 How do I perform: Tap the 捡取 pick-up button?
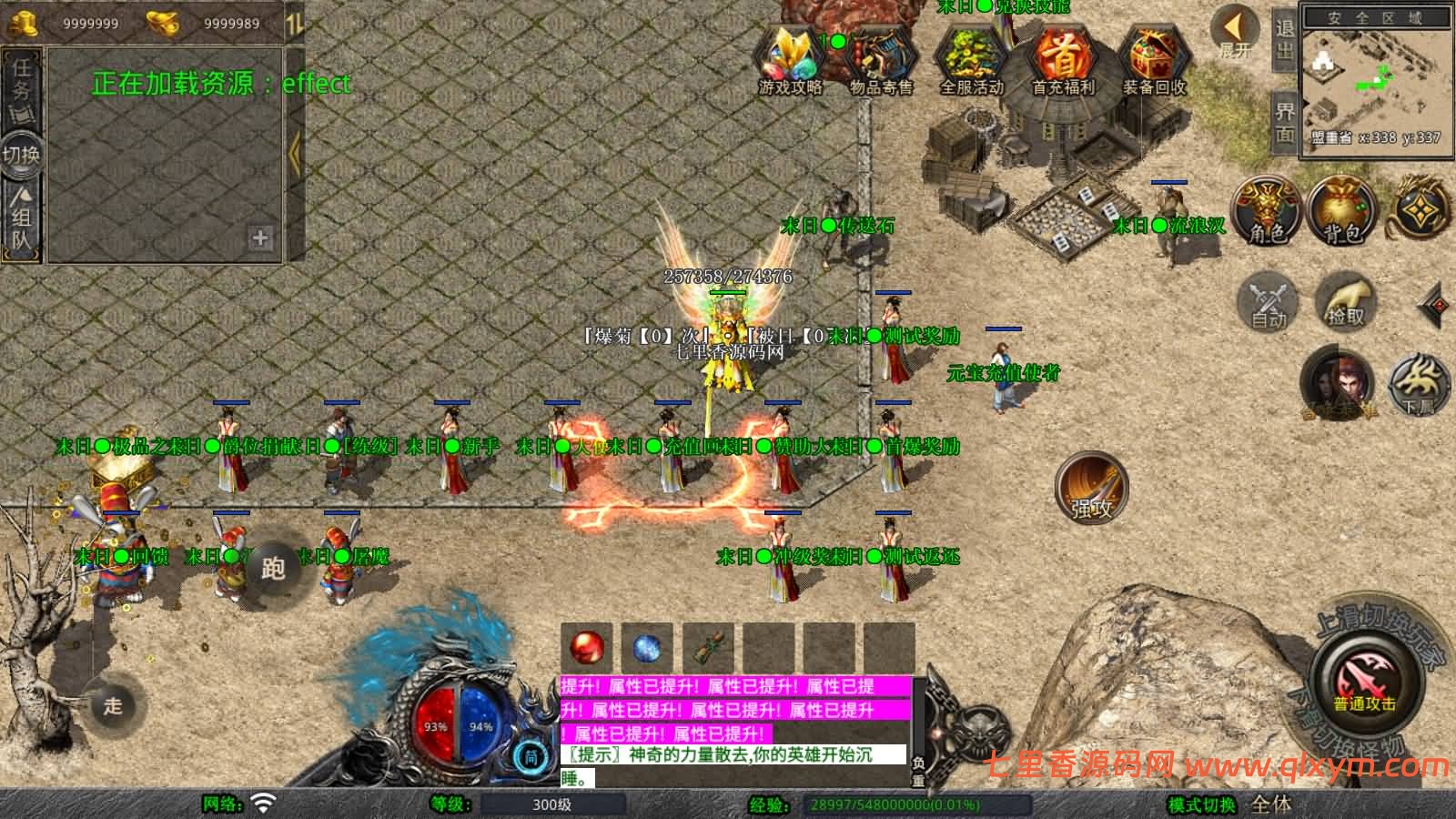tap(1345, 300)
